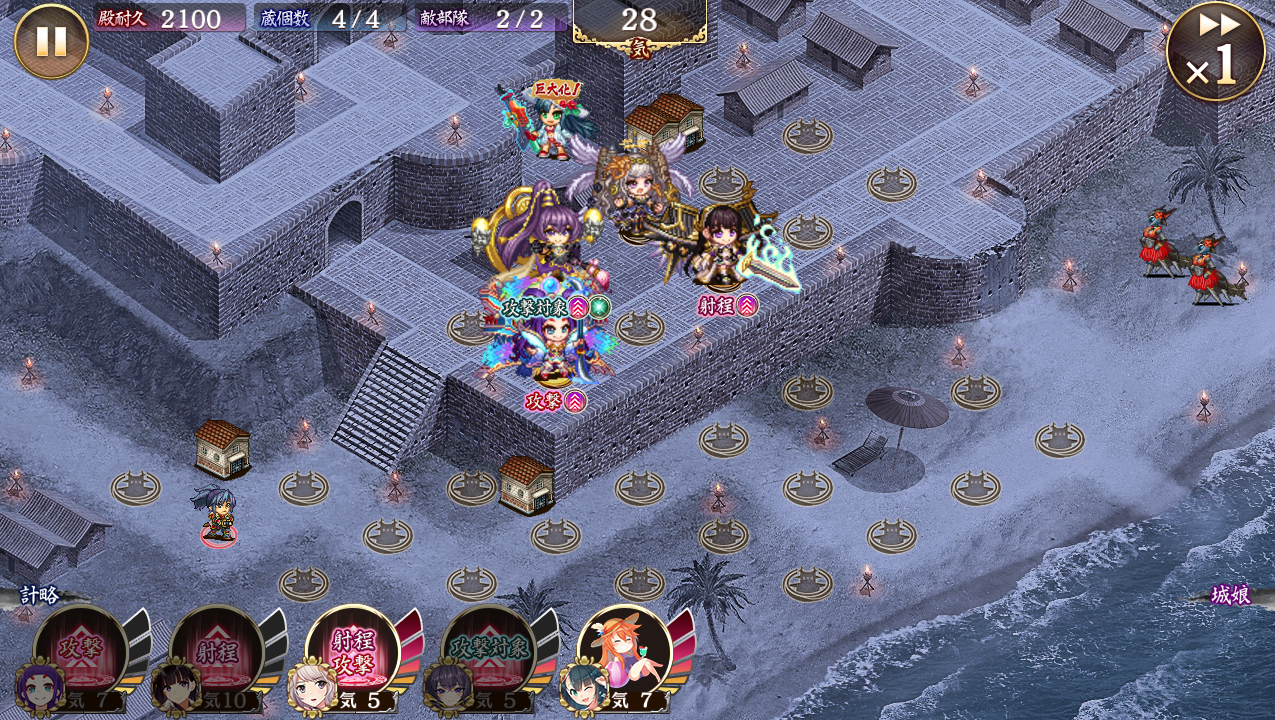Toggle the ×1 battle speed button

point(1215,52)
